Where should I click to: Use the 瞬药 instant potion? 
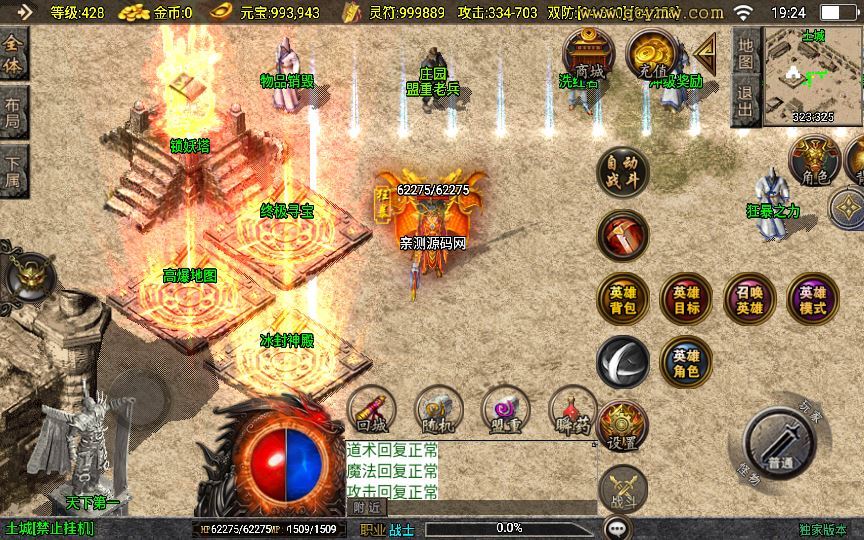pos(573,411)
